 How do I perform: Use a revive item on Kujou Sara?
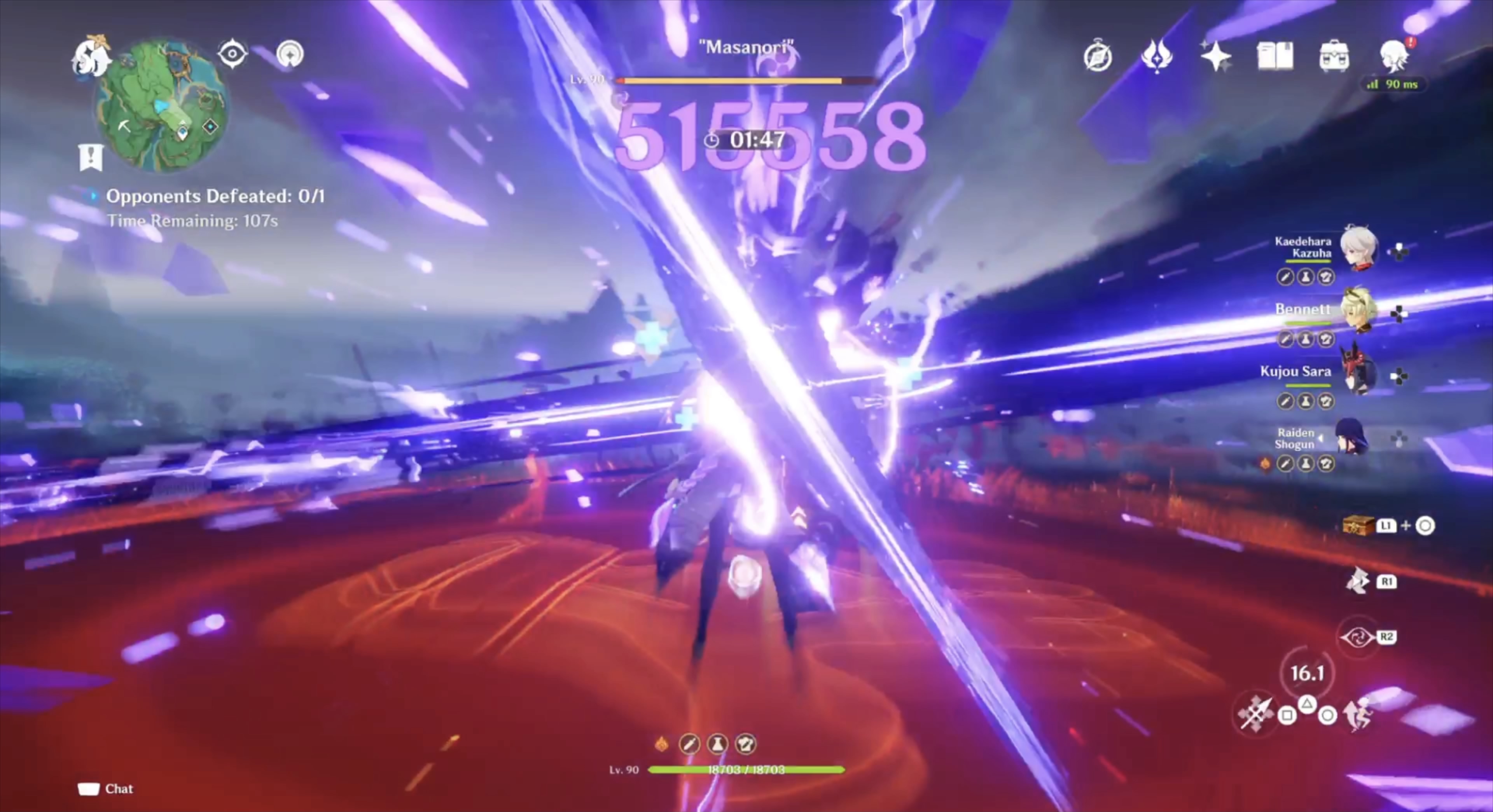click(x=1285, y=400)
